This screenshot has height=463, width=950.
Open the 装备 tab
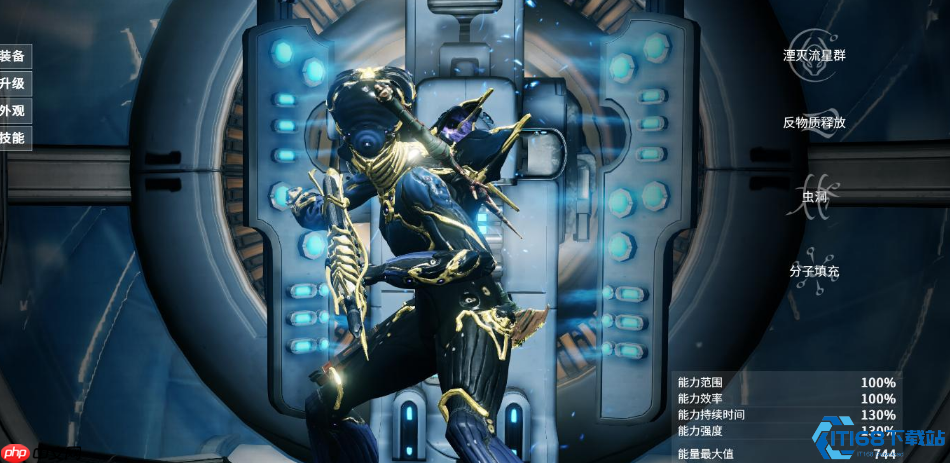[x=13, y=56]
